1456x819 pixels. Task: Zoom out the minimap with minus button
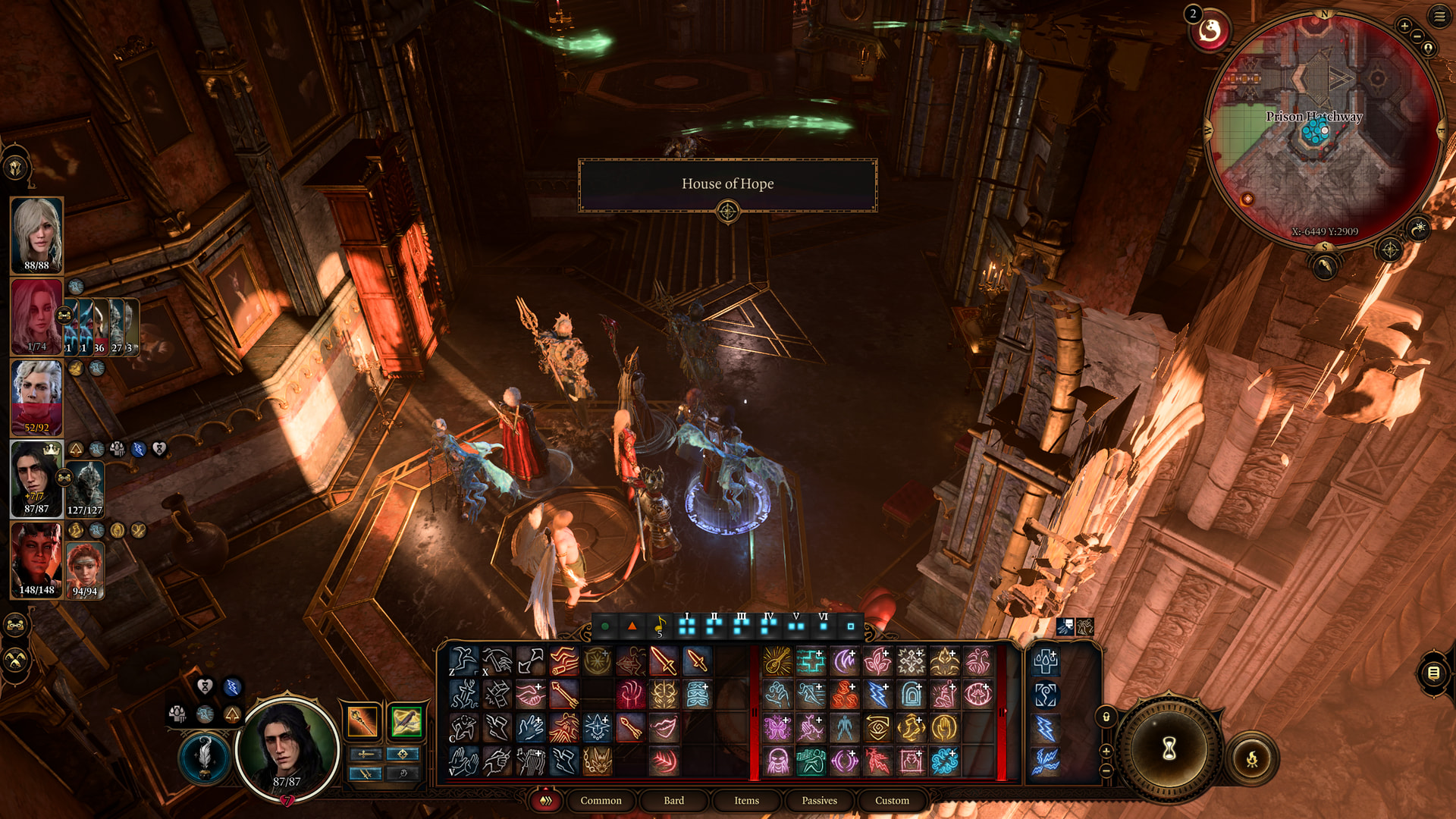[x=1417, y=36]
